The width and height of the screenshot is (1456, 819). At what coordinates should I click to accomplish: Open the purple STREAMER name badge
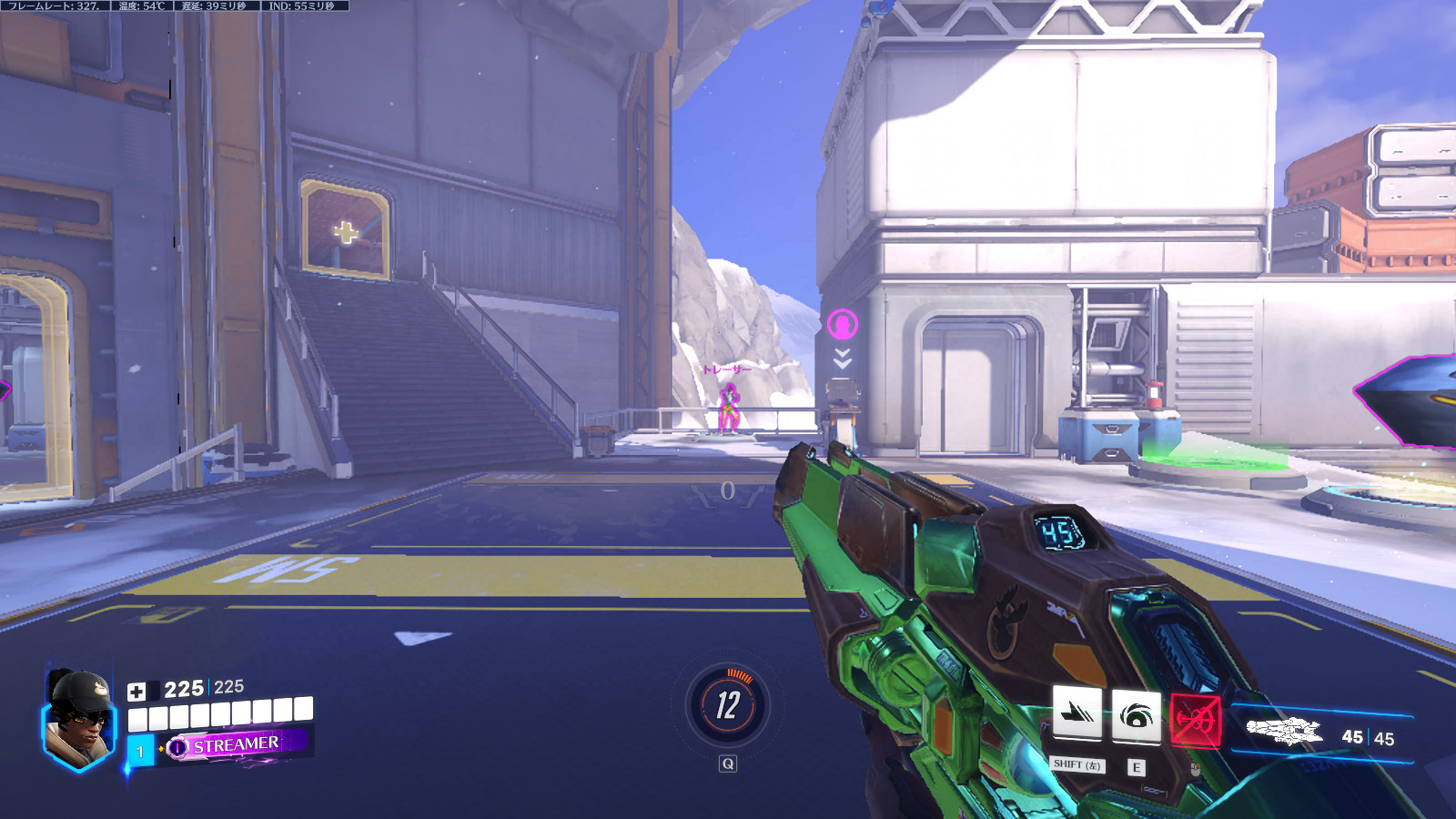pos(235,745)
